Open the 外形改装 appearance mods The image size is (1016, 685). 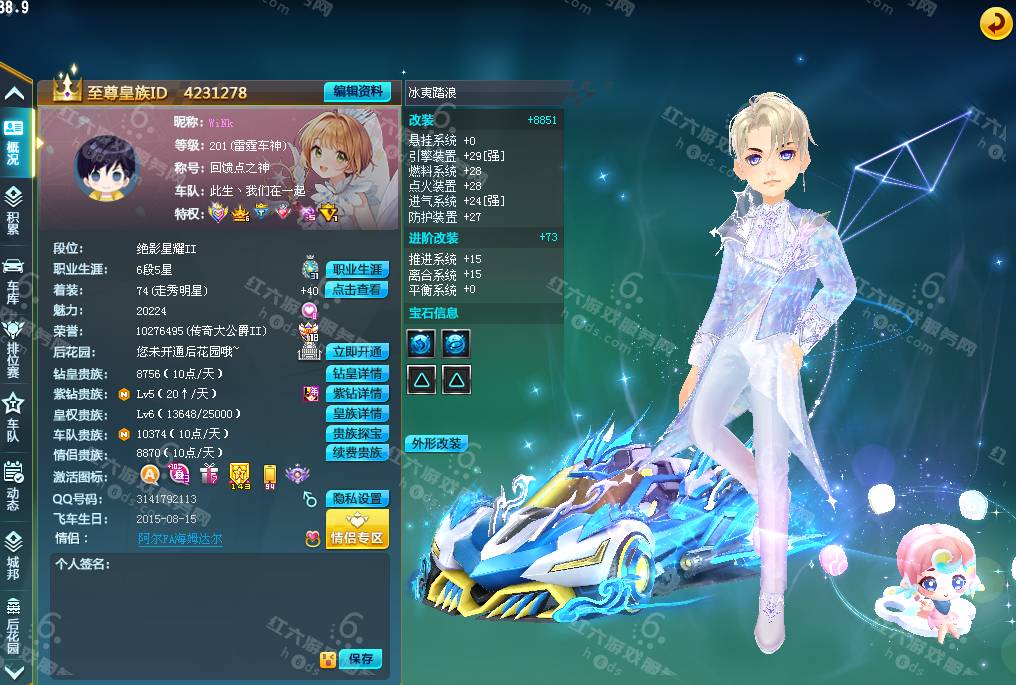(437, 443)
